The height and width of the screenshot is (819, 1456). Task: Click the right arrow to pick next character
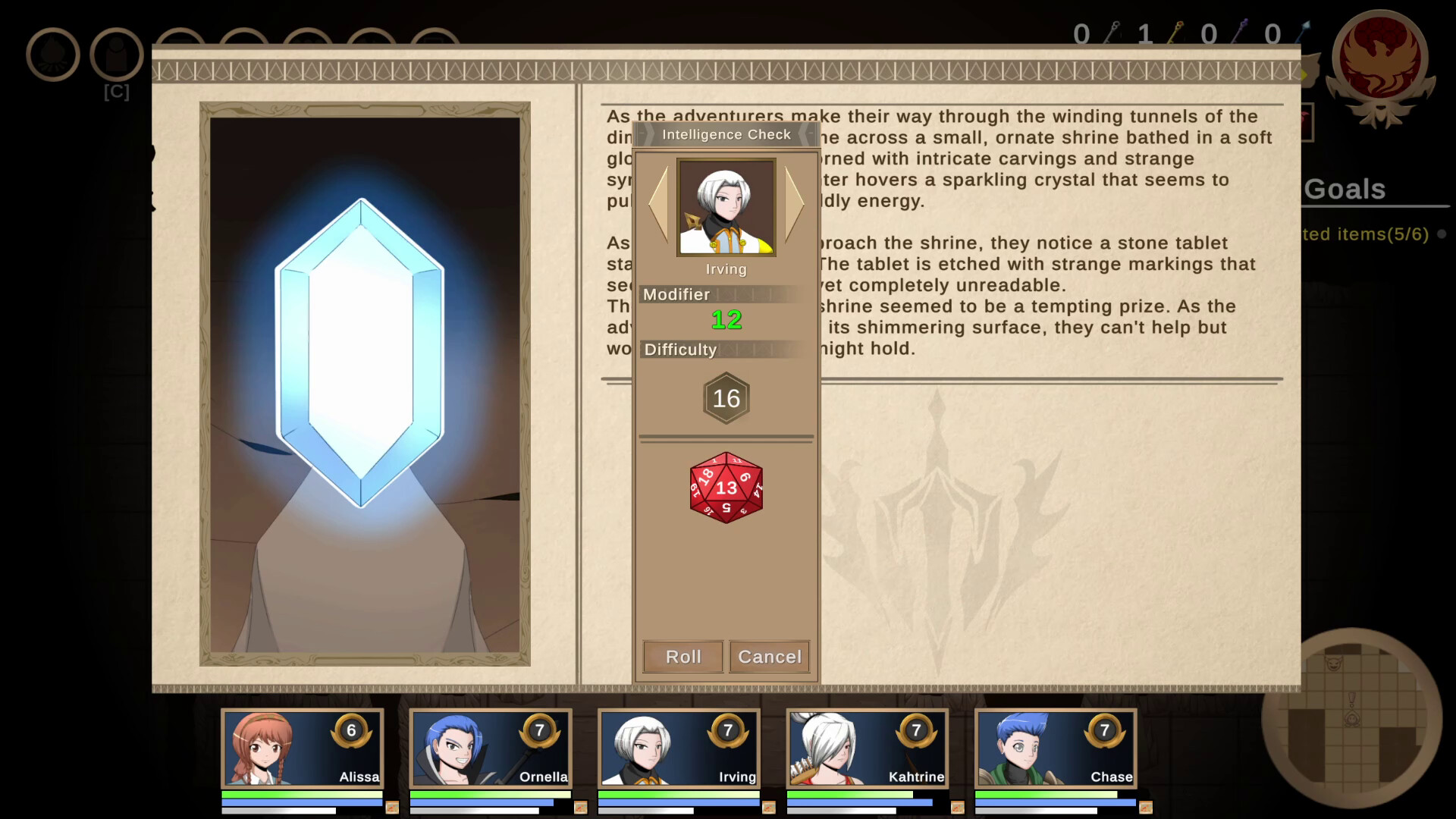pos(795,205)
